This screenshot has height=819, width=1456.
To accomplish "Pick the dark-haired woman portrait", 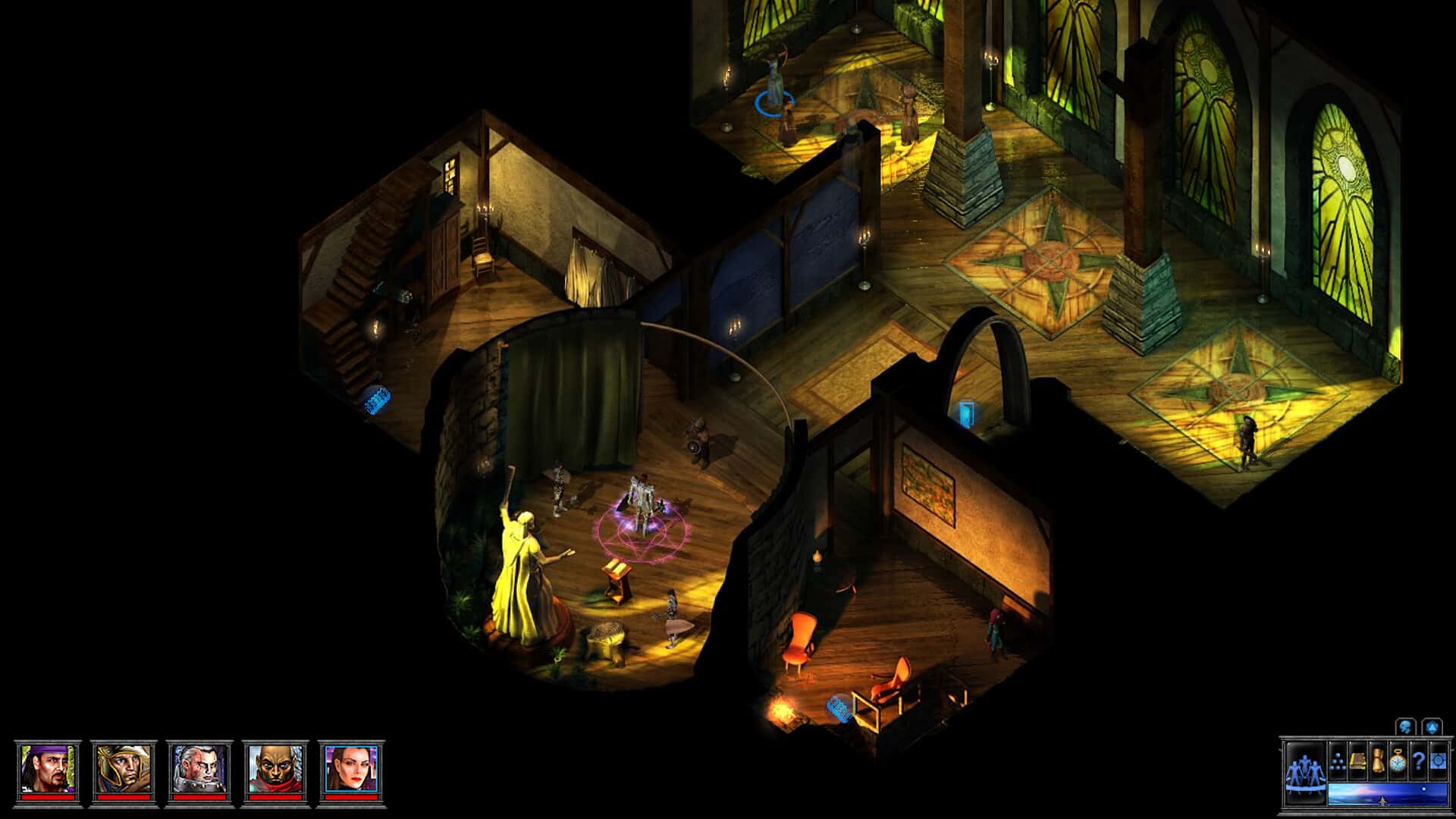I will pyautogui.click(x=351, y=769).
